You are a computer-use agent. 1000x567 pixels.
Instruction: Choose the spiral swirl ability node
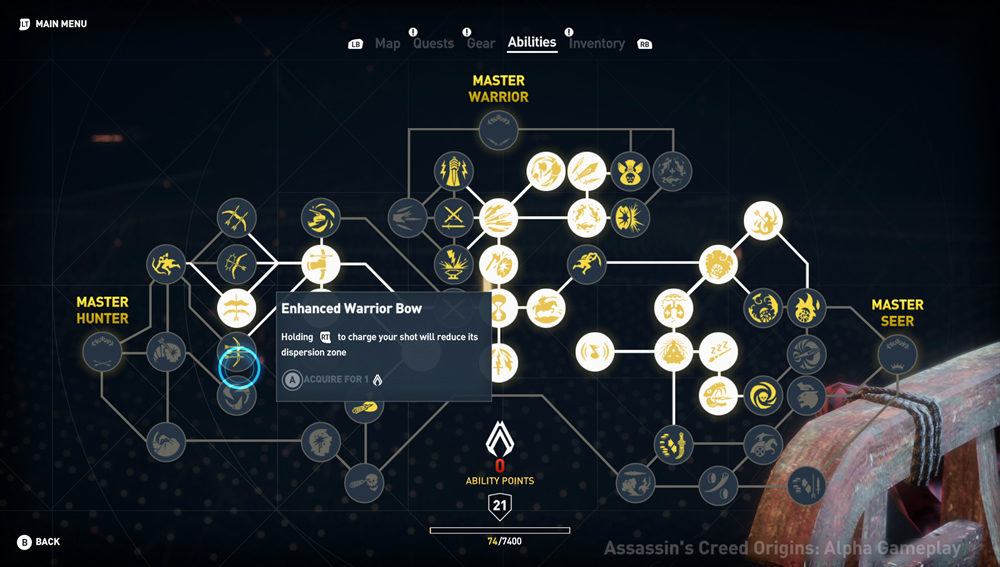click(763, 396)
